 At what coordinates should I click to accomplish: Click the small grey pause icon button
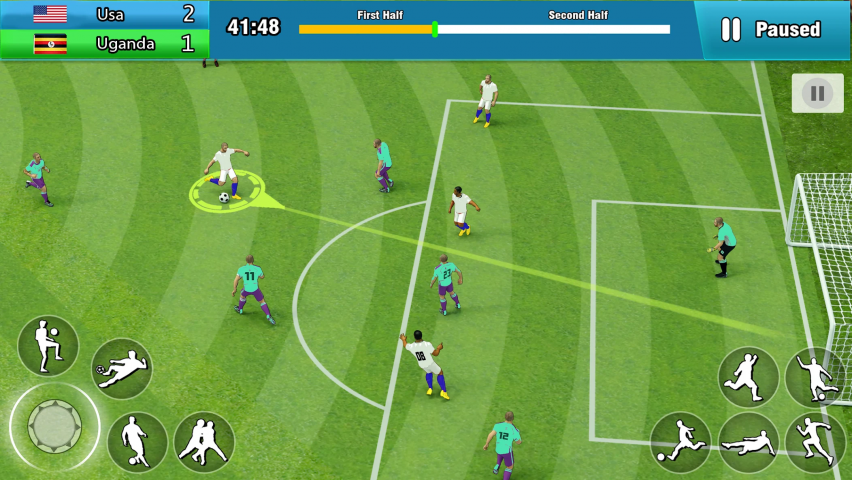coord(817,94)
